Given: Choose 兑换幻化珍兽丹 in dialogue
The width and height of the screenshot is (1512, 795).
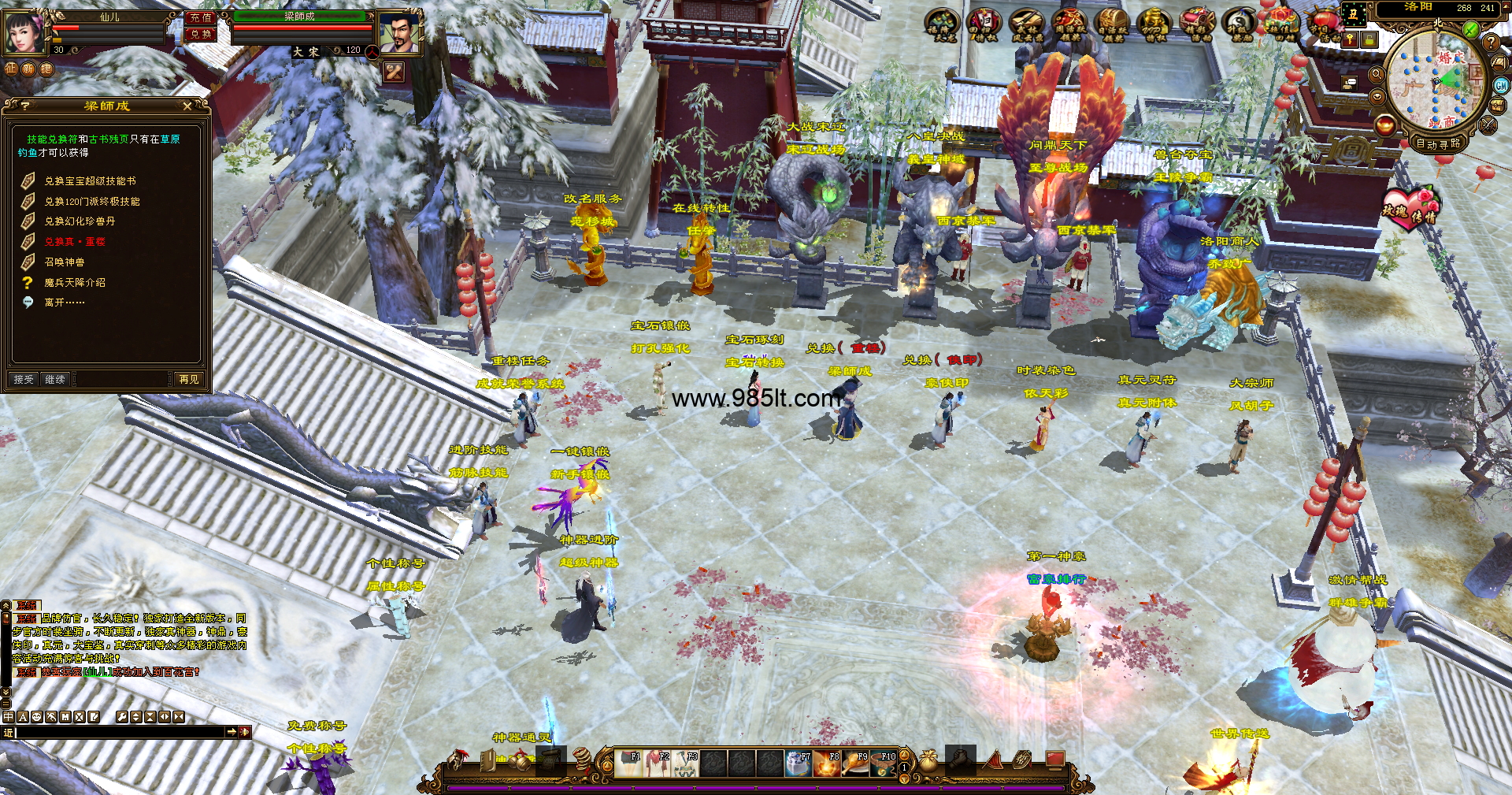Looking at the screenshot, I should point(80,221).
